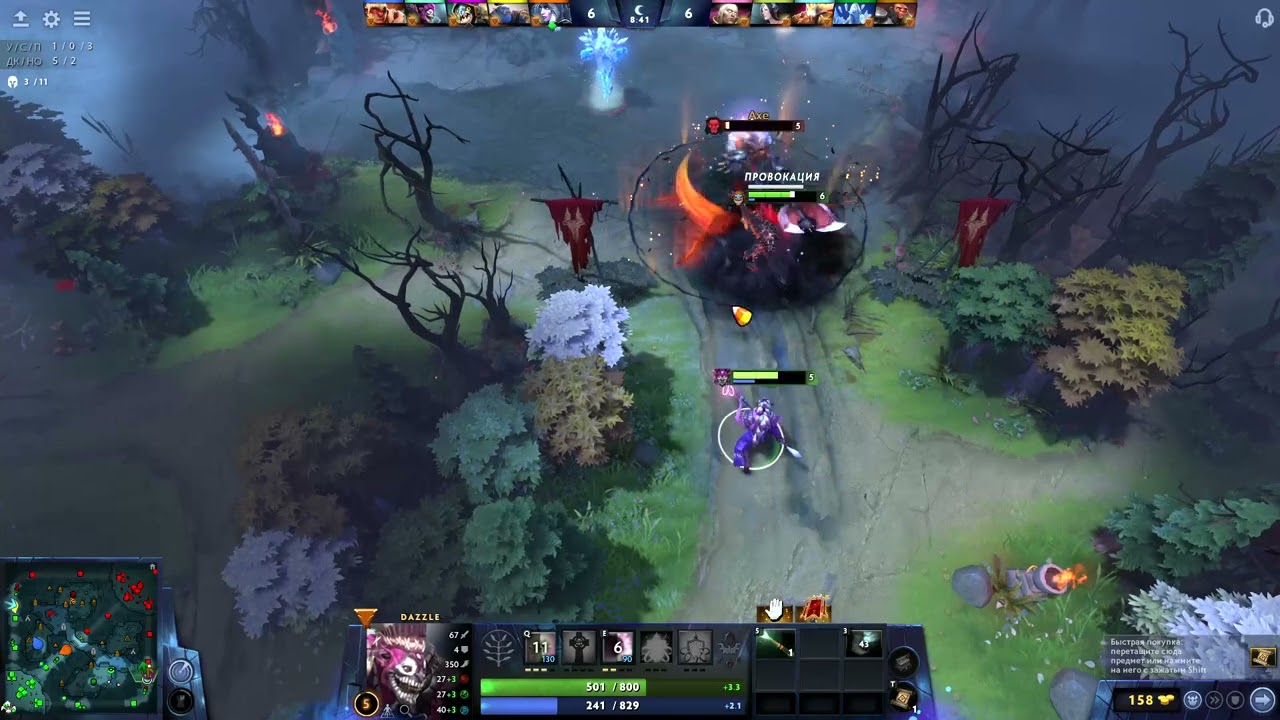Click the headset icon in top-right corner
The image size is (1280, 720).
click(1264, 17)
